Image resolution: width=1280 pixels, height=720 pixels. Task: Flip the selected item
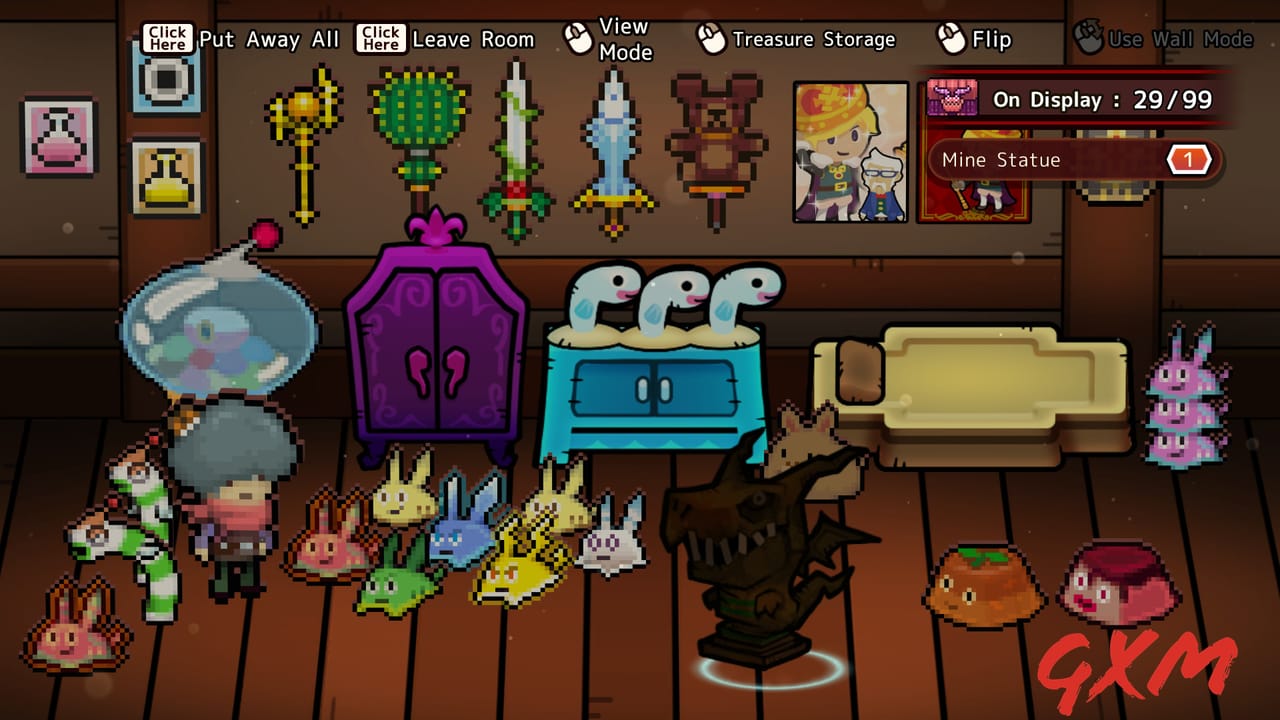point(985,40)
